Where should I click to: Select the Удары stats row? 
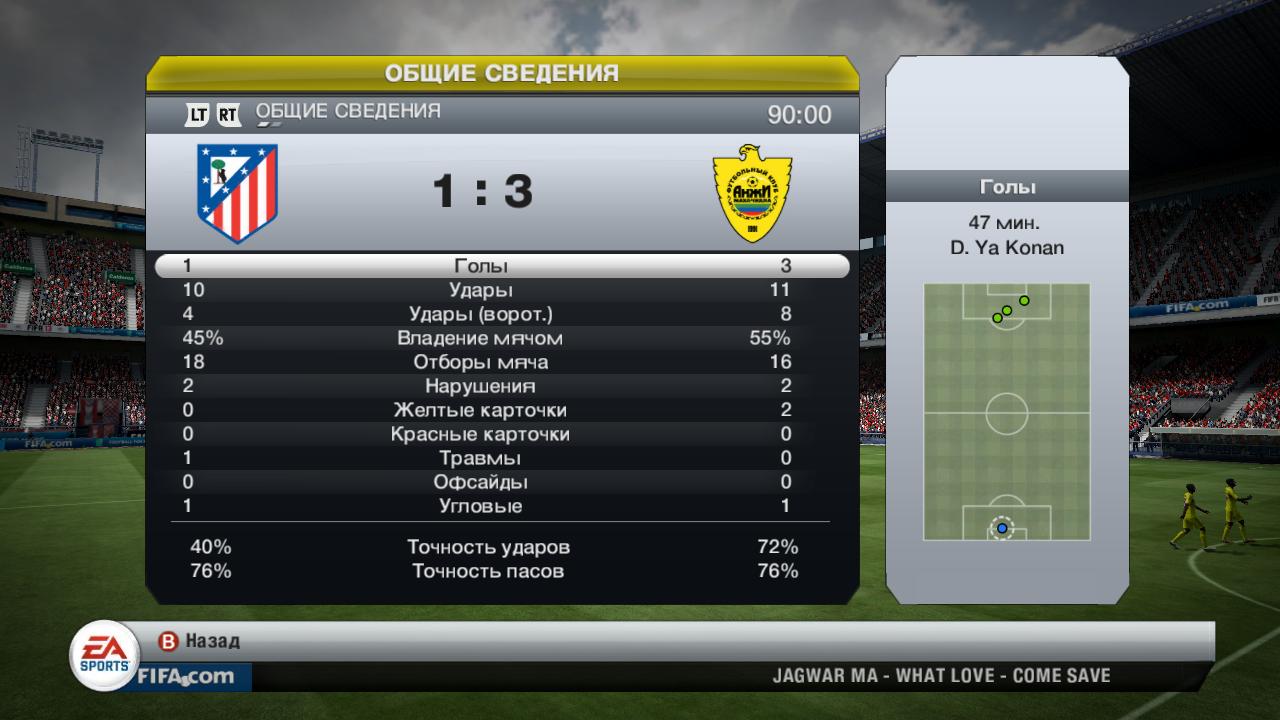[481, 290]
